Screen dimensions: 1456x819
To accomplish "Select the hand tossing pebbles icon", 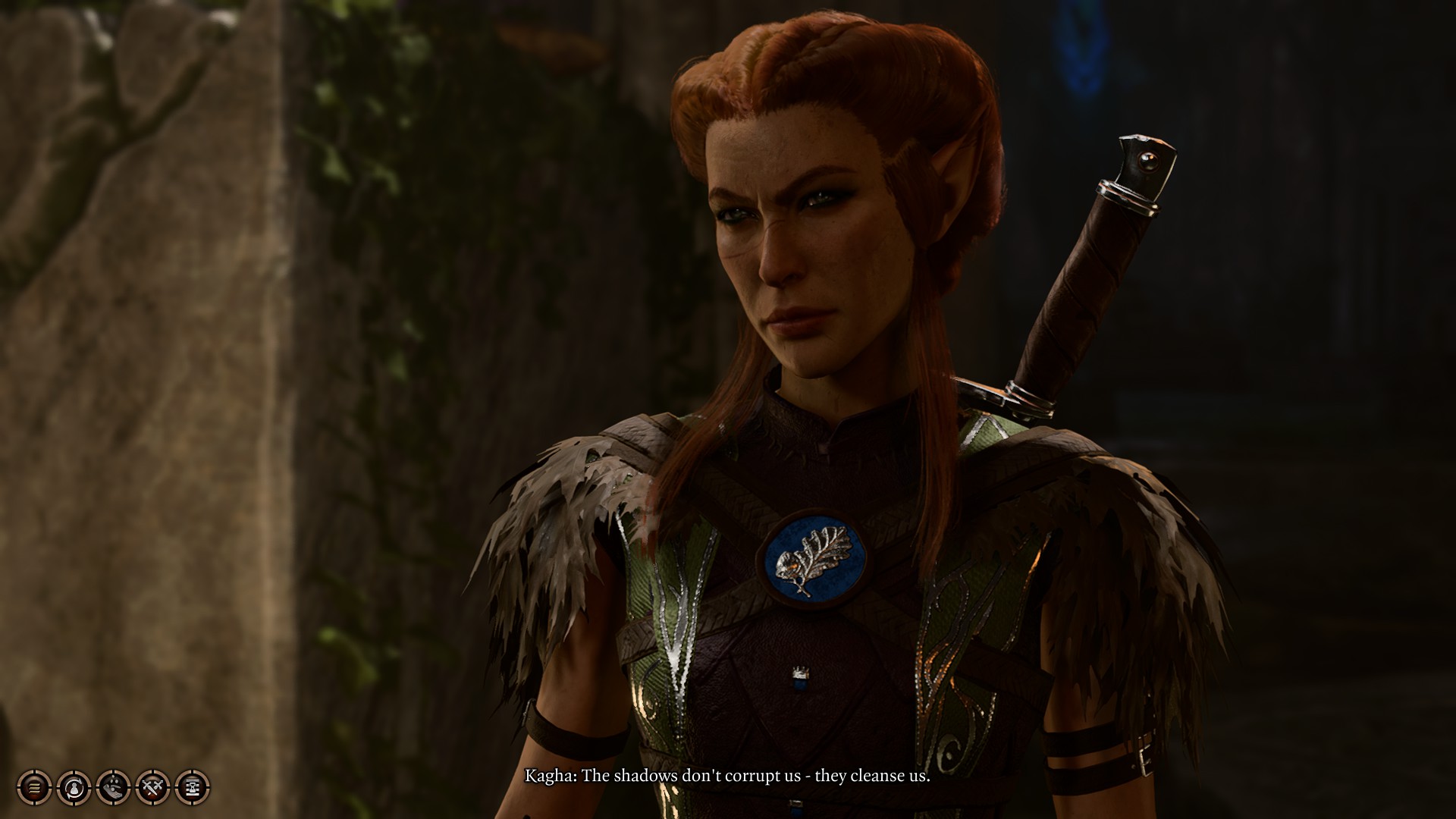I will 113,787.
